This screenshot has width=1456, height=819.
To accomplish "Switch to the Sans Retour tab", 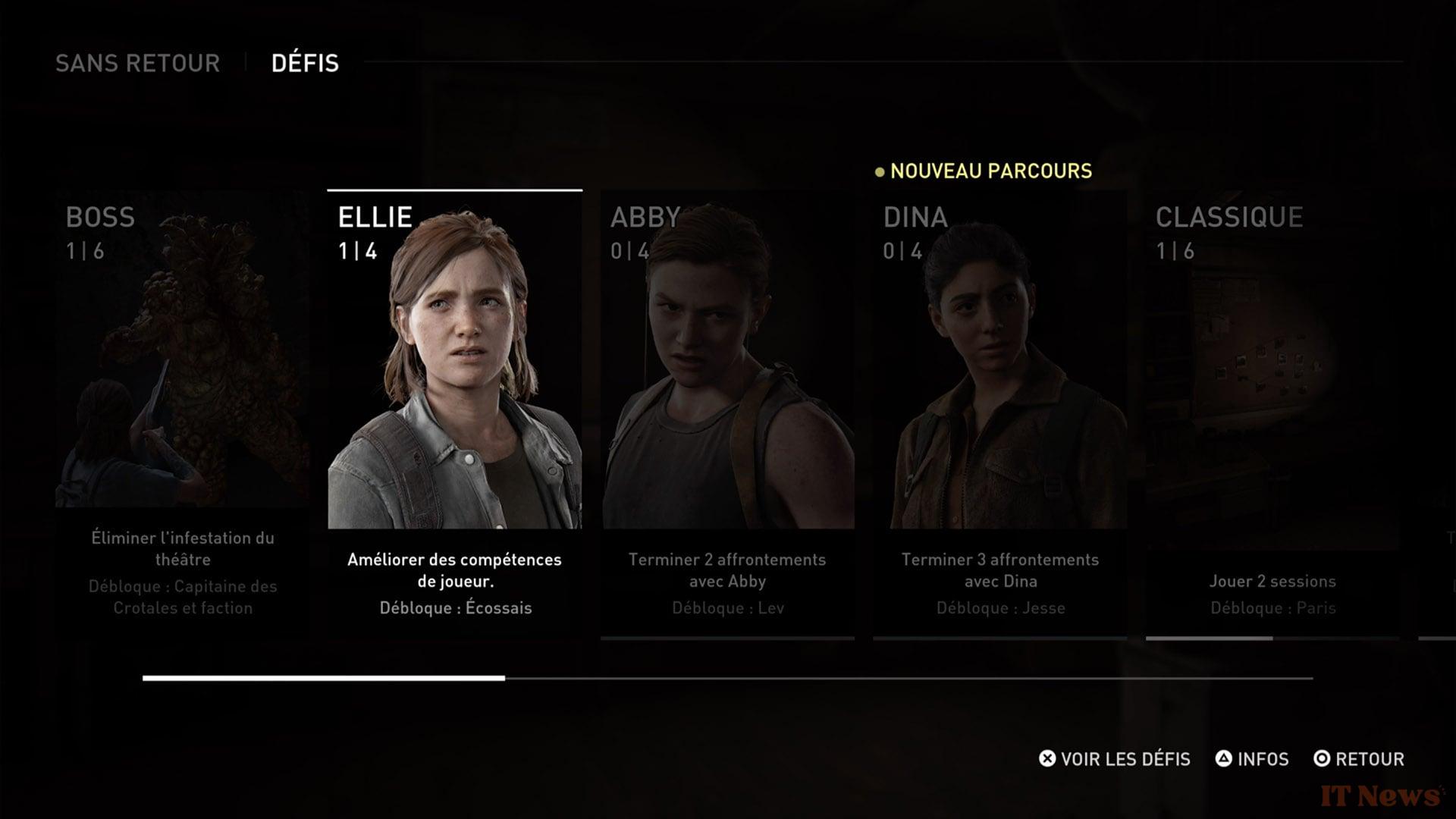I will click(x=137, y=63).
